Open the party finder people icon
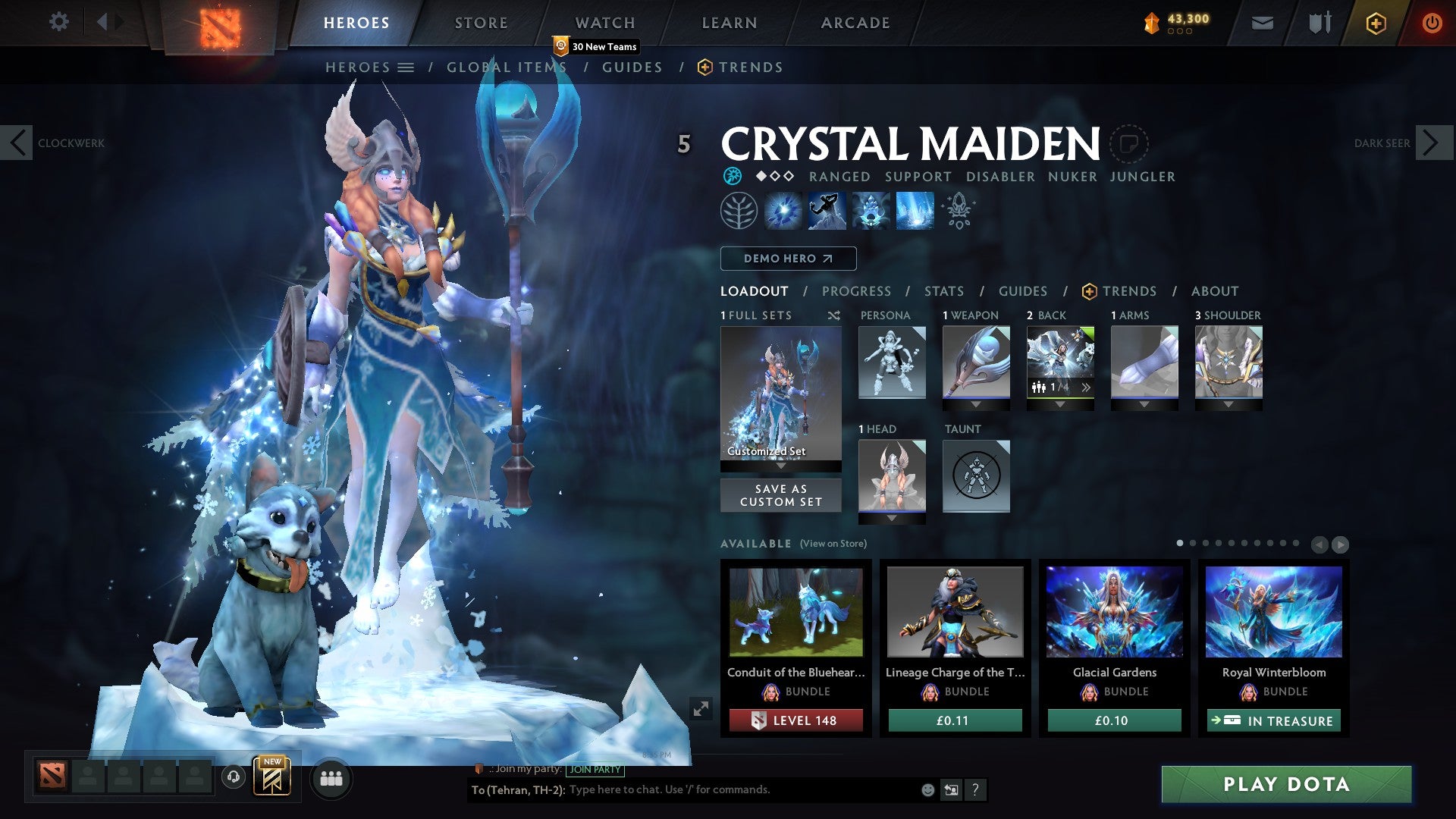 click(x=331, y=777)
